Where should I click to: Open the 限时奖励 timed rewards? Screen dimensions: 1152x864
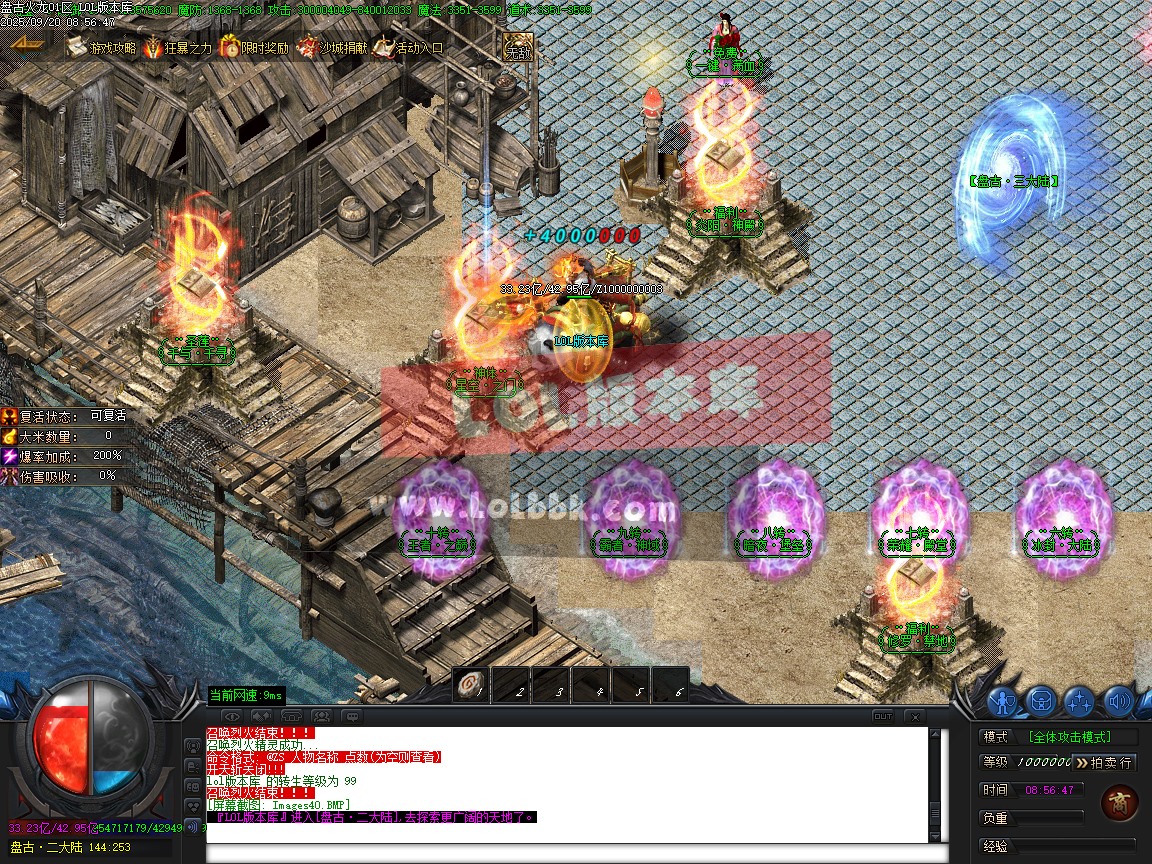pos(254,47)
